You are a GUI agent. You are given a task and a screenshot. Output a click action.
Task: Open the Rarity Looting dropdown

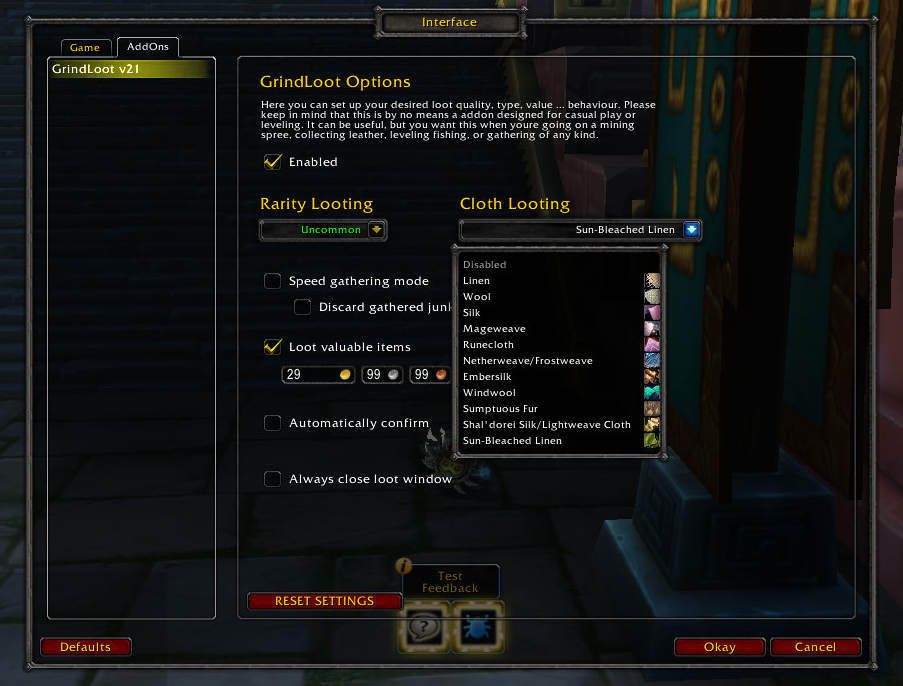pyautogui.click(x=376, y=230)
